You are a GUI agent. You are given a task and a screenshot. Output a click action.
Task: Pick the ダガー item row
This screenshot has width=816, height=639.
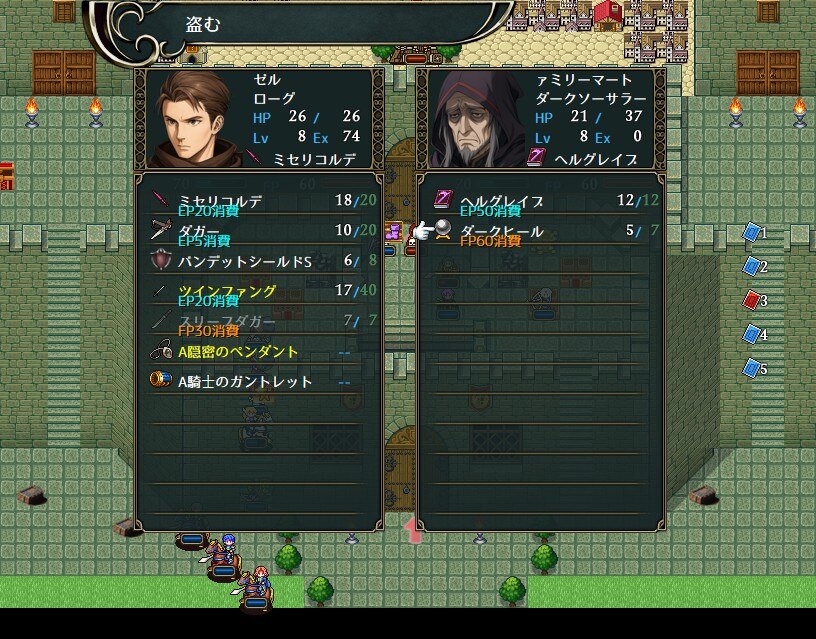point(258,231)
